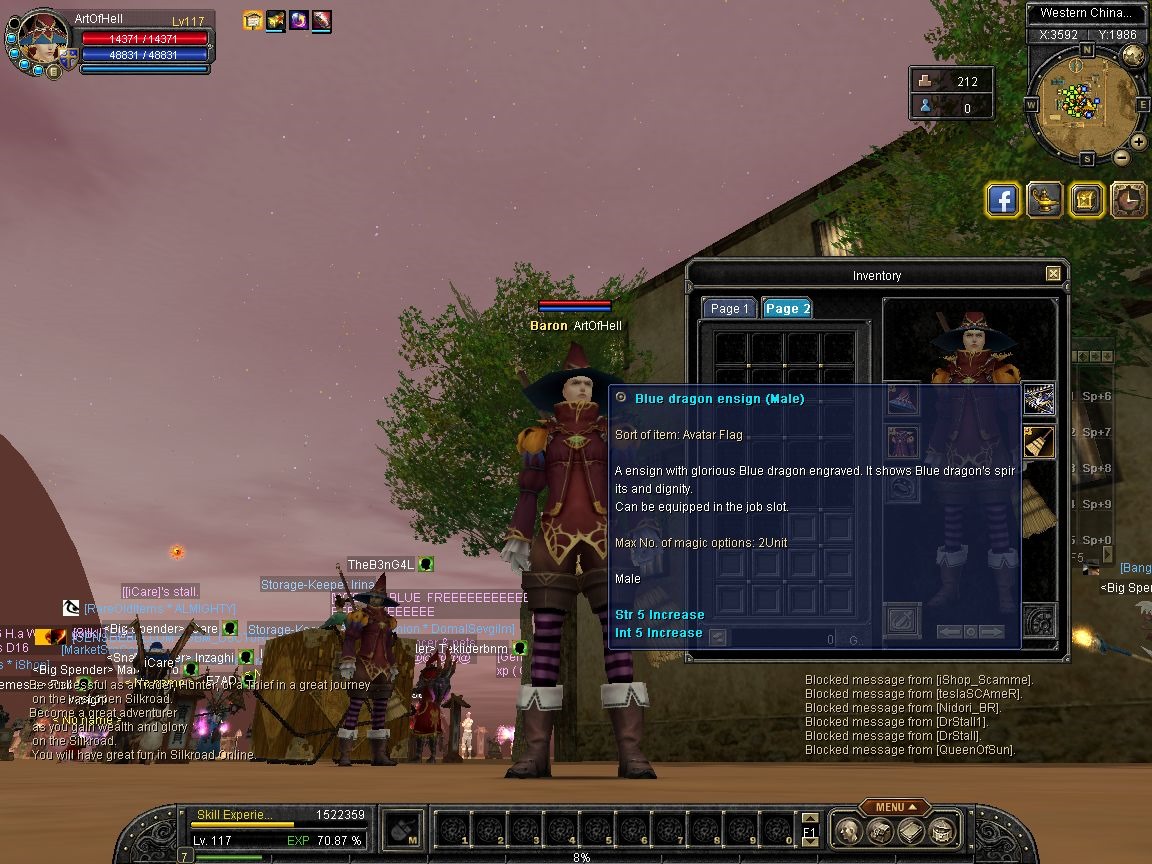Switch to inventory Page 1
This screenshot has height=864, width=1152.
729,309
